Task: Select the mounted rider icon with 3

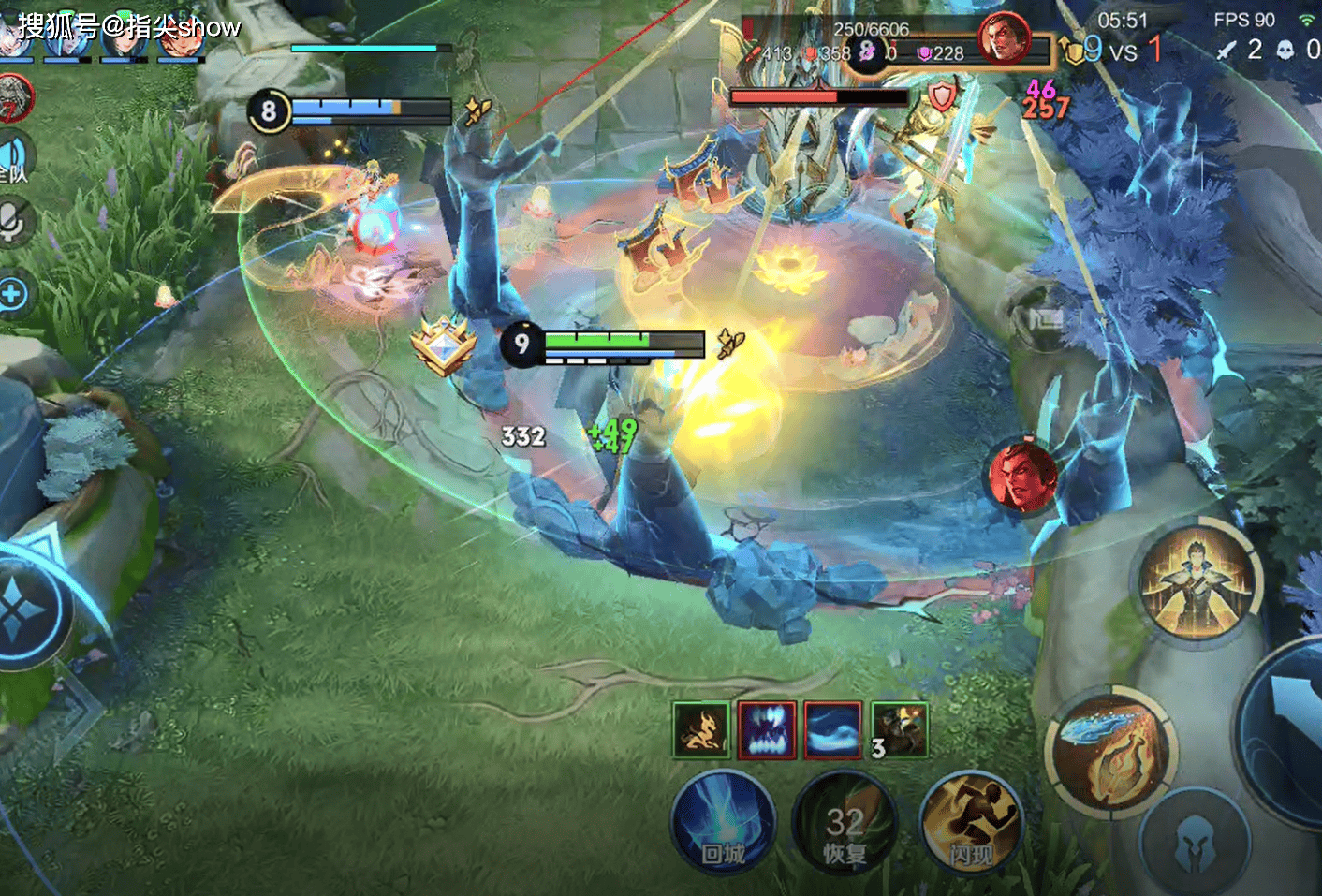Action: coord(899,729)
